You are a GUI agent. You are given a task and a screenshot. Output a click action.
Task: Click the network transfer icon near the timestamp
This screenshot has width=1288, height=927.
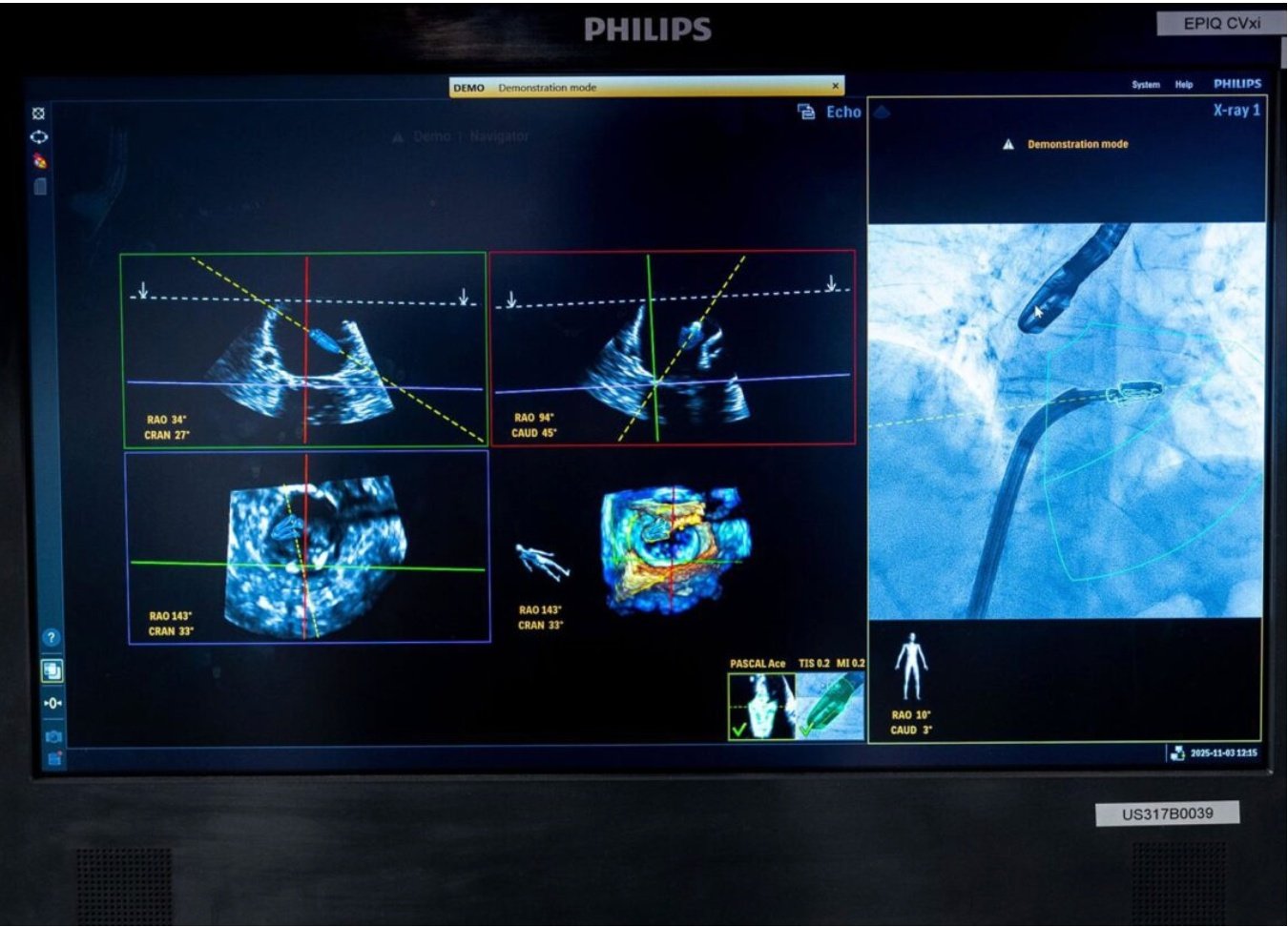click(x=1175, y=752)
